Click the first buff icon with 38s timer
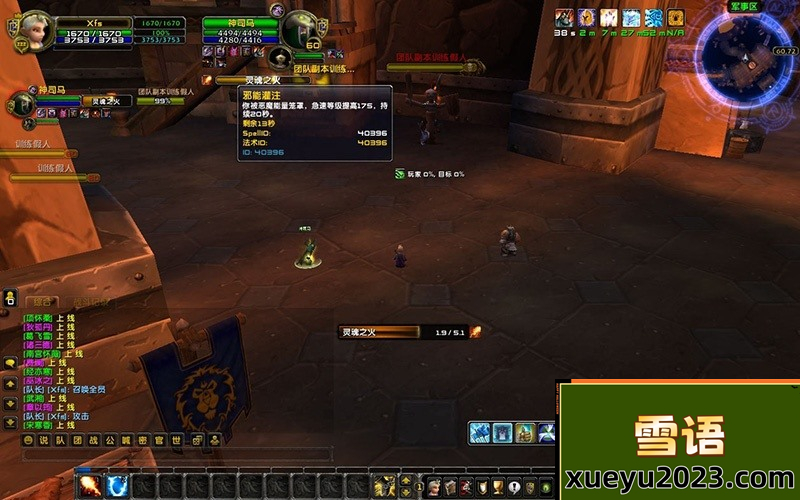 pos(565,18)
